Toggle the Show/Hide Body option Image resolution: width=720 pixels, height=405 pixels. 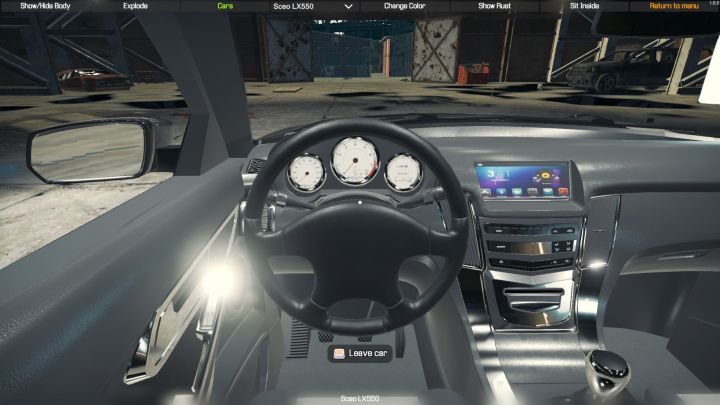pos(45,6)
